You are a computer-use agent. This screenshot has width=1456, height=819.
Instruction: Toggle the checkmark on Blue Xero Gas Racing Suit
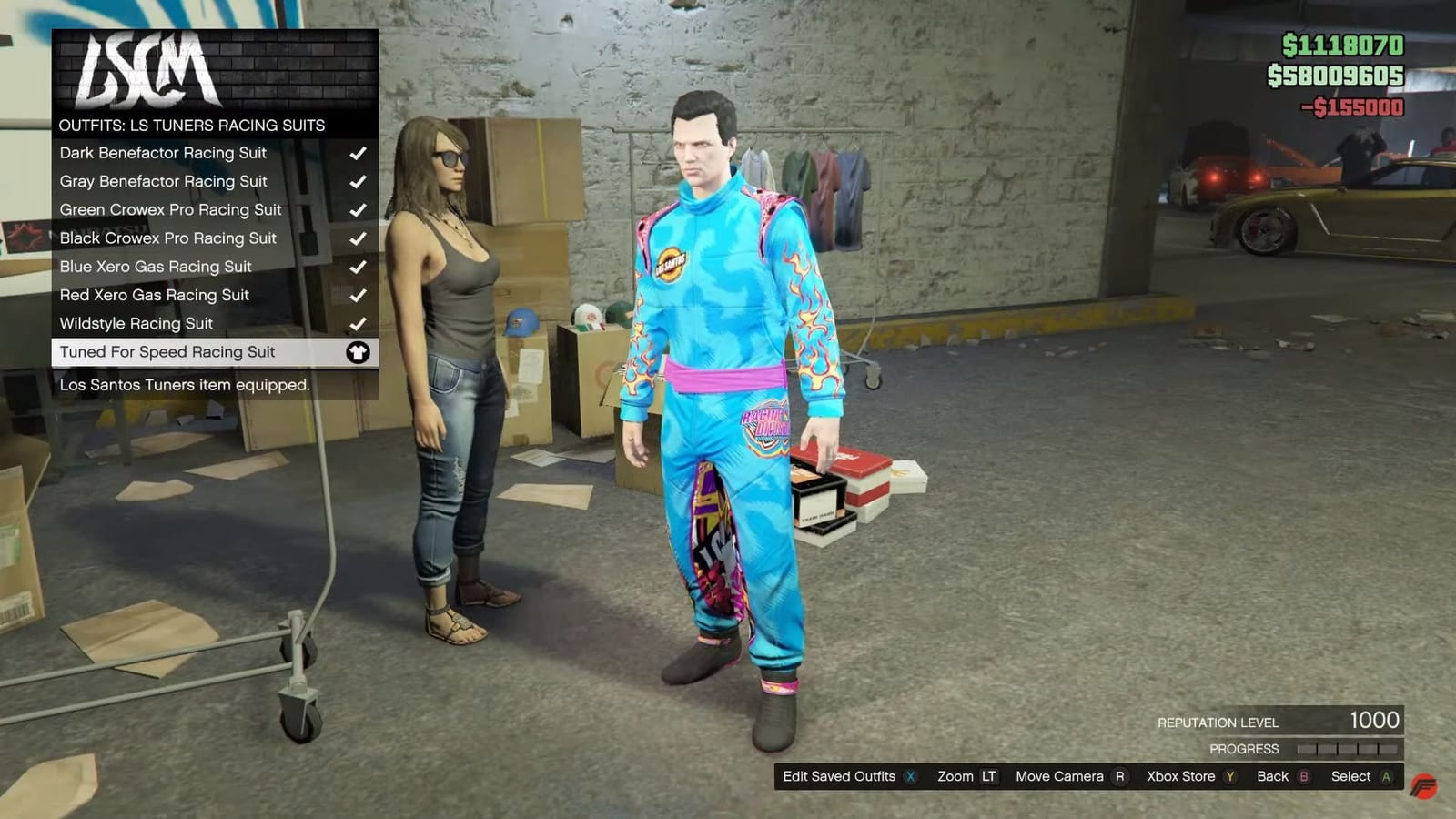358,267
